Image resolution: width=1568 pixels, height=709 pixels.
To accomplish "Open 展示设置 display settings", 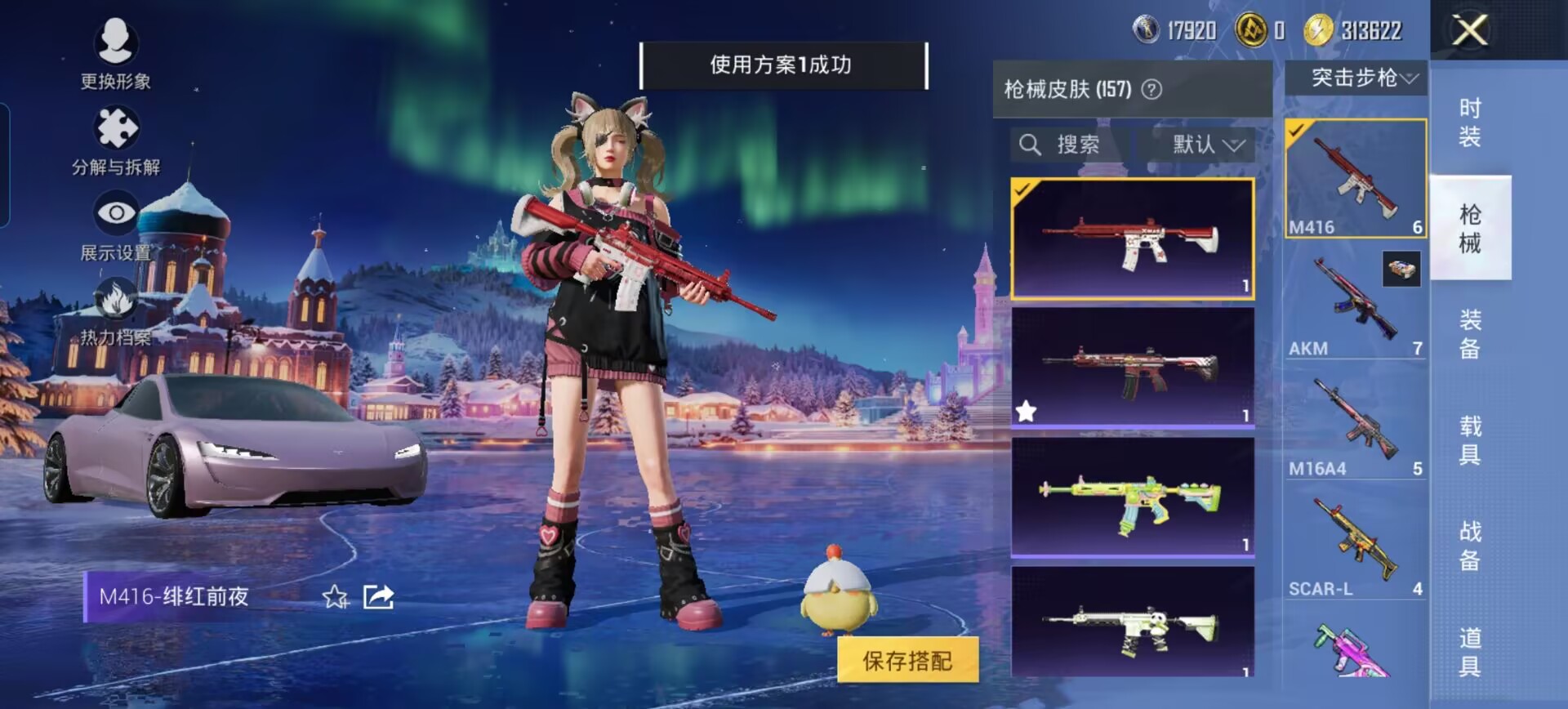I will [116, 225].
